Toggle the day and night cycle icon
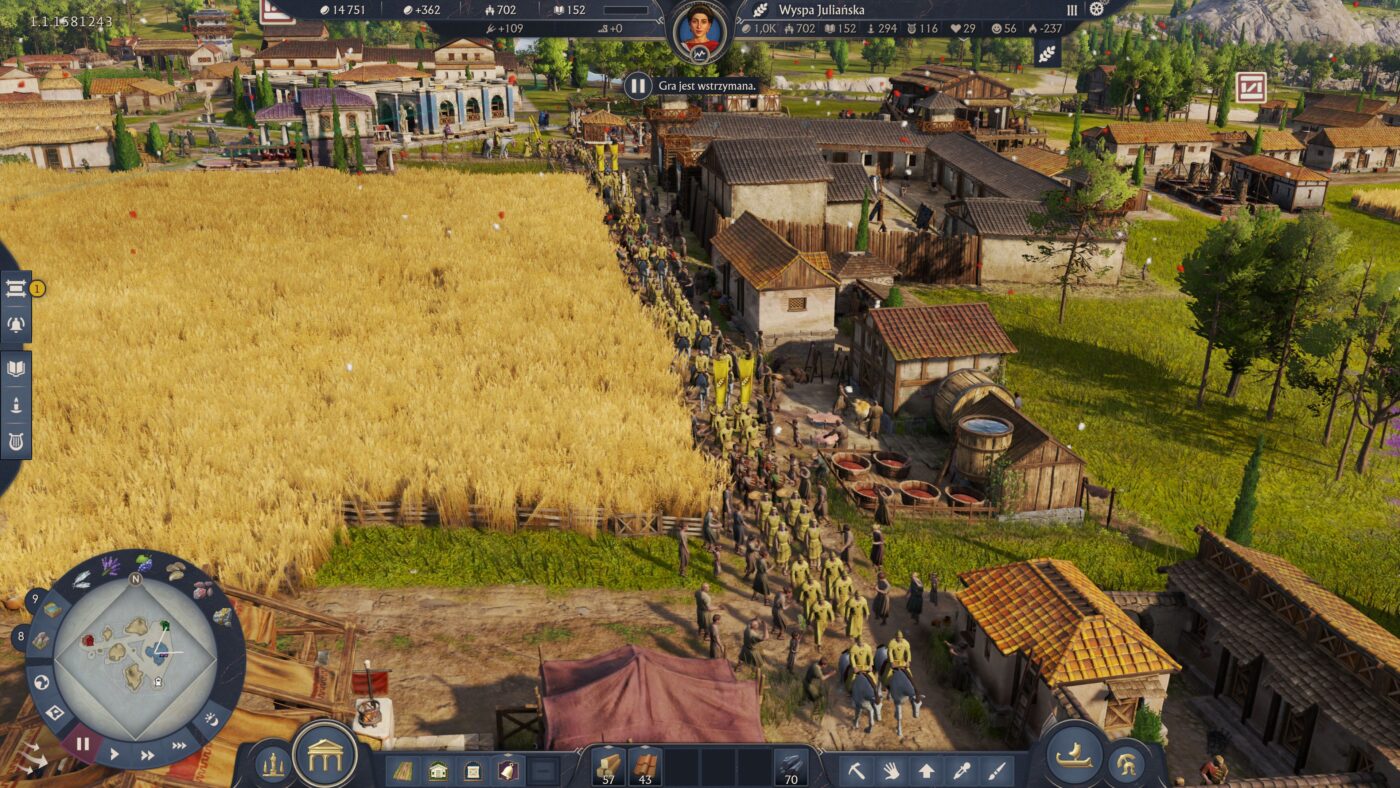This screenshot has height=788, width=1400. [x=211, y=718]
